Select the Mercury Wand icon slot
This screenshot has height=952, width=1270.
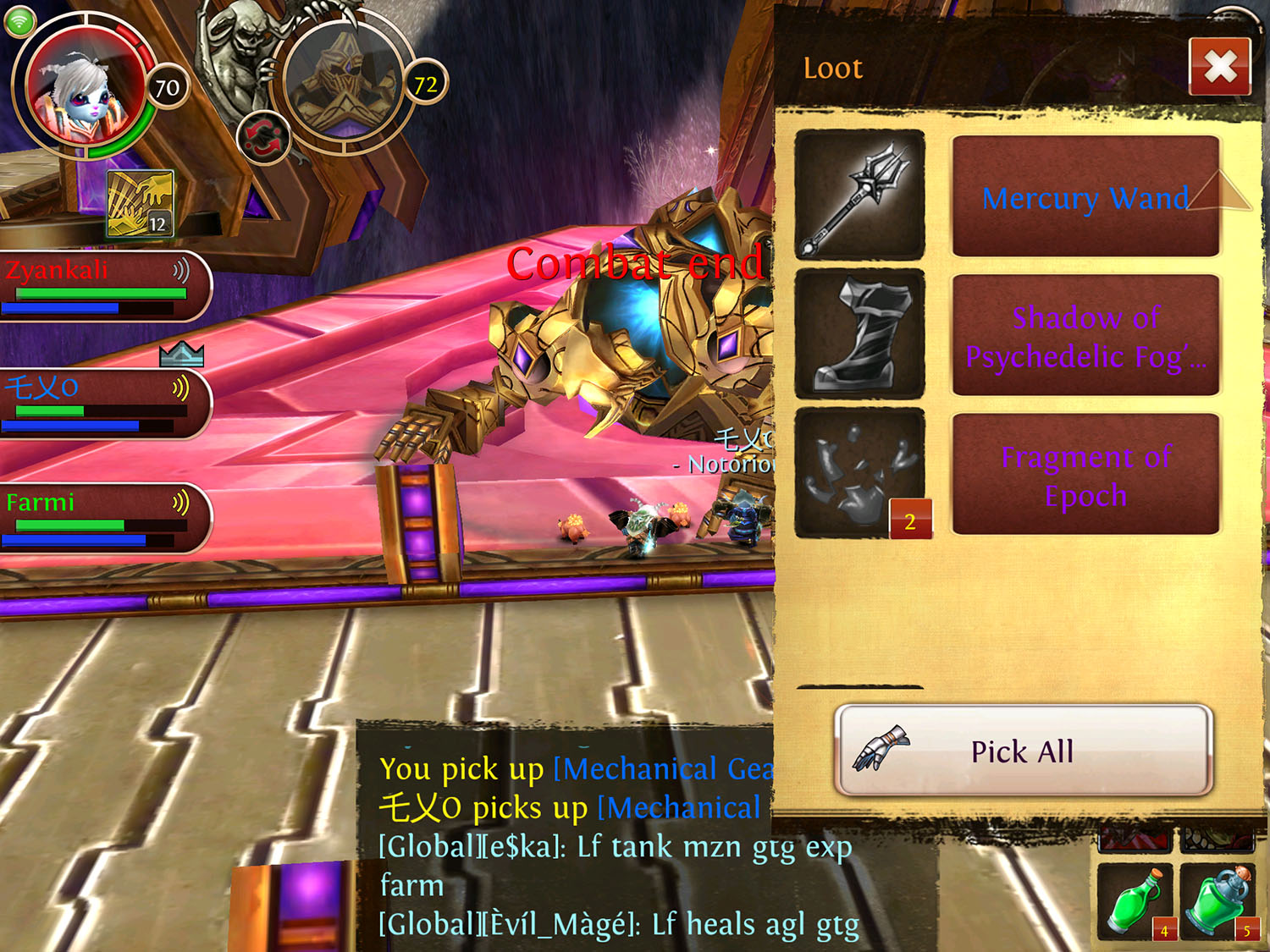pyautogui.click(x=859, y=195)
